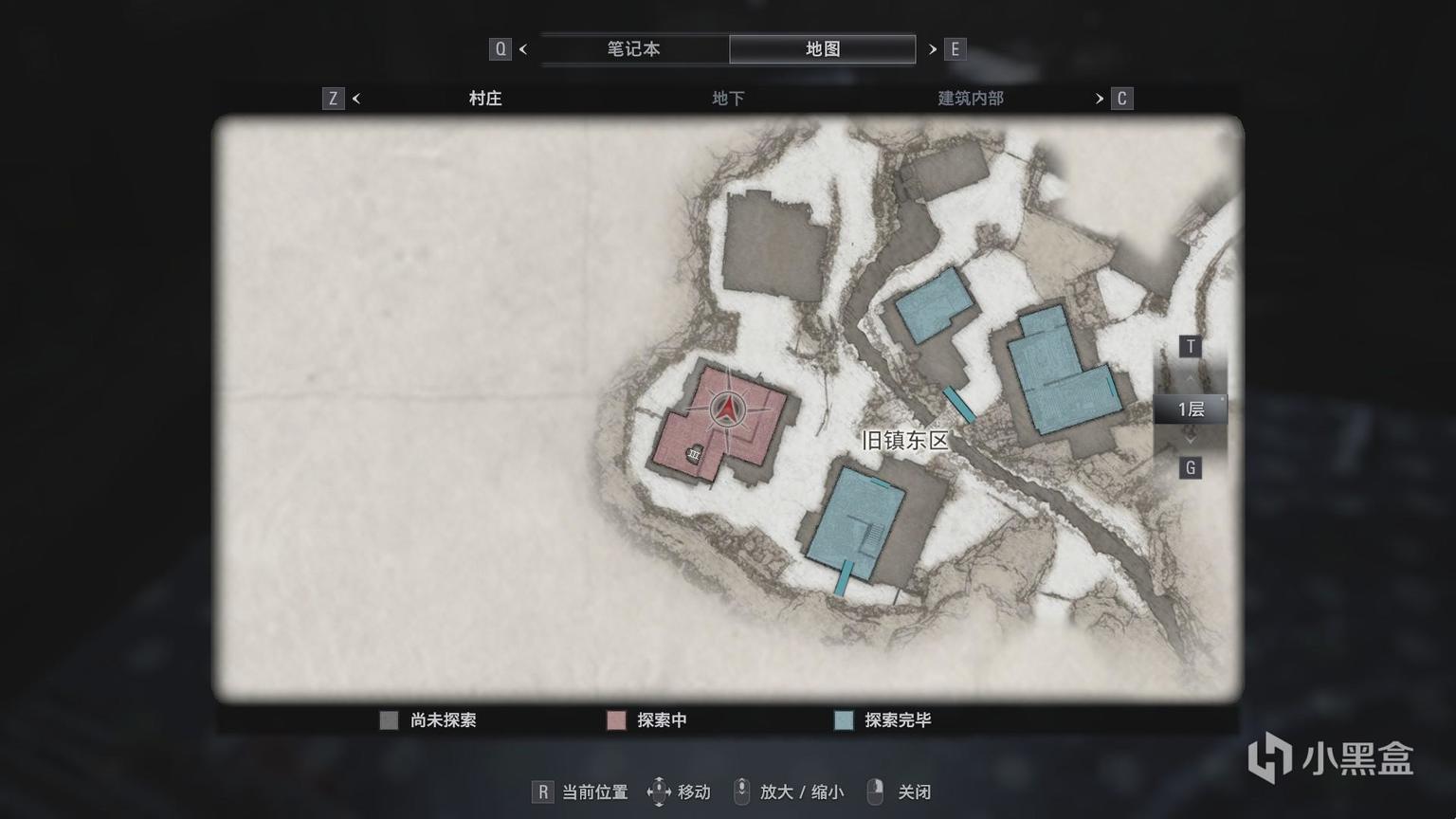The height and width of the screenshot is (819, 1456).
Task: Click the red player position marker
Action: click(x=727, y=409)
